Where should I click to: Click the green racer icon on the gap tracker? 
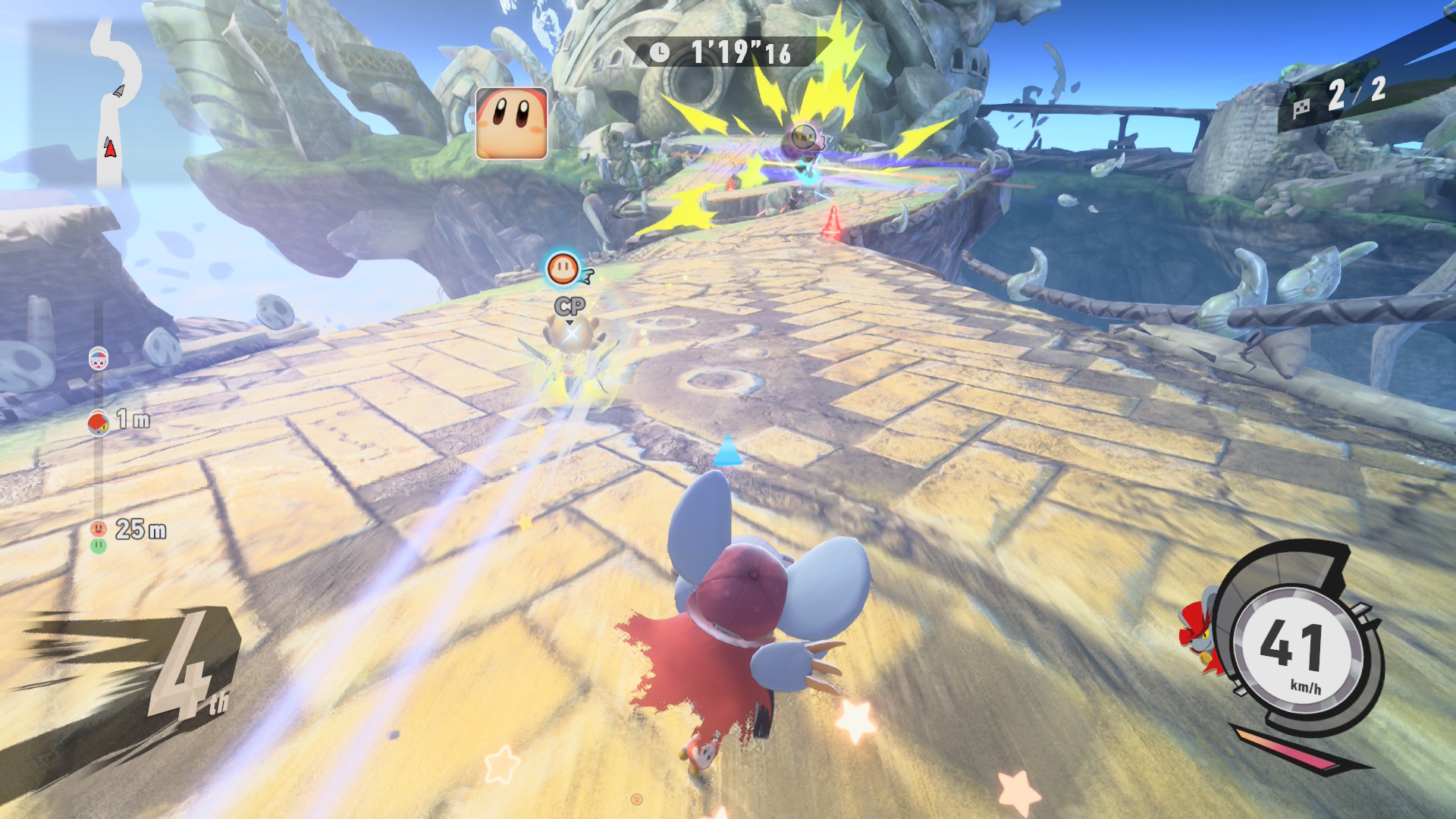coord(99,545)
